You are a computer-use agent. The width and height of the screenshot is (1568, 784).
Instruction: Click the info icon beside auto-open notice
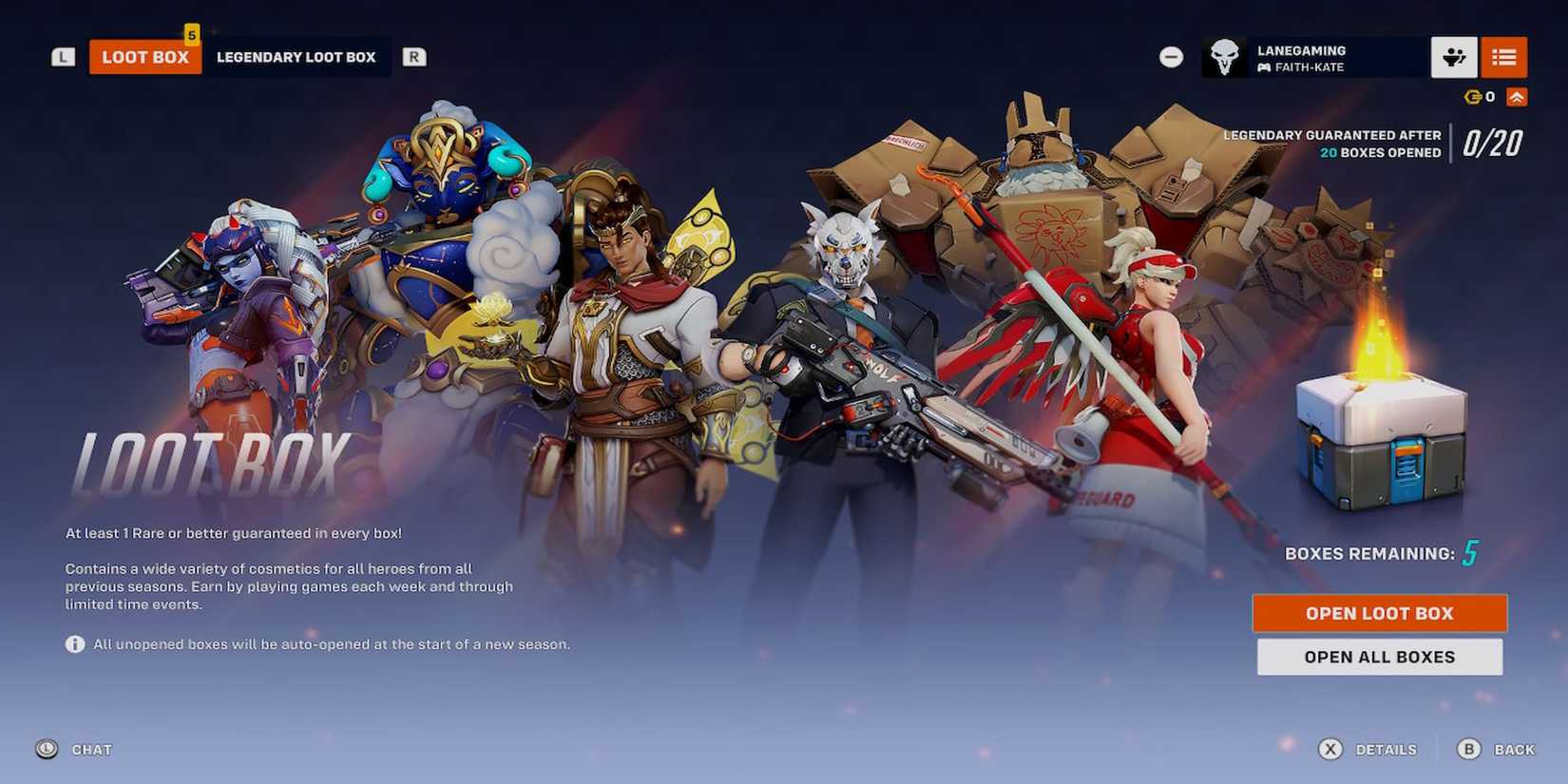pos(73,644)
